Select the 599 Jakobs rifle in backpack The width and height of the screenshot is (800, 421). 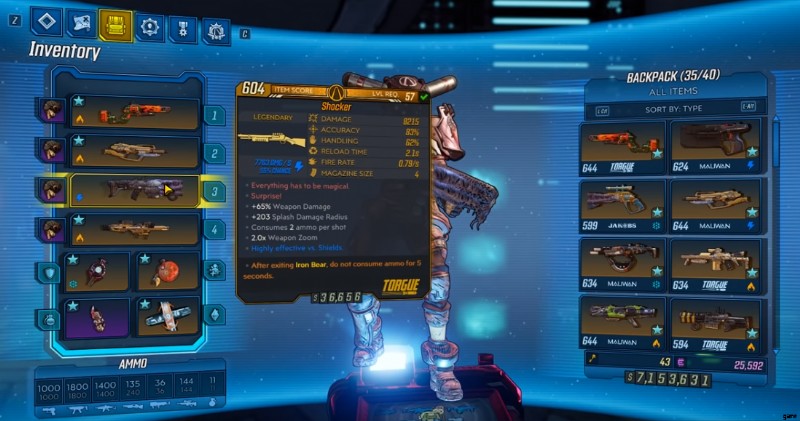625,204
